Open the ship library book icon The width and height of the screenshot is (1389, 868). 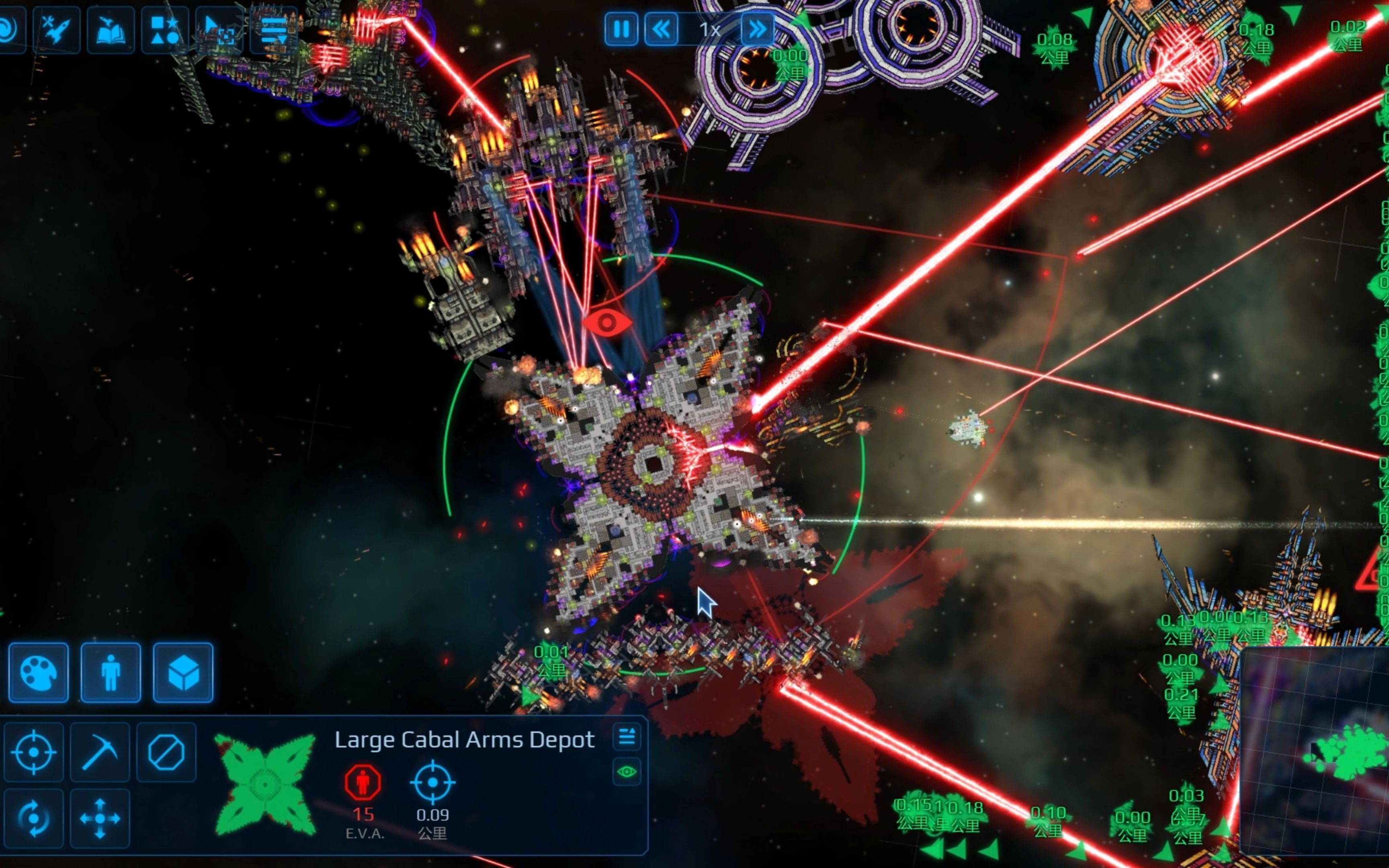111,30
